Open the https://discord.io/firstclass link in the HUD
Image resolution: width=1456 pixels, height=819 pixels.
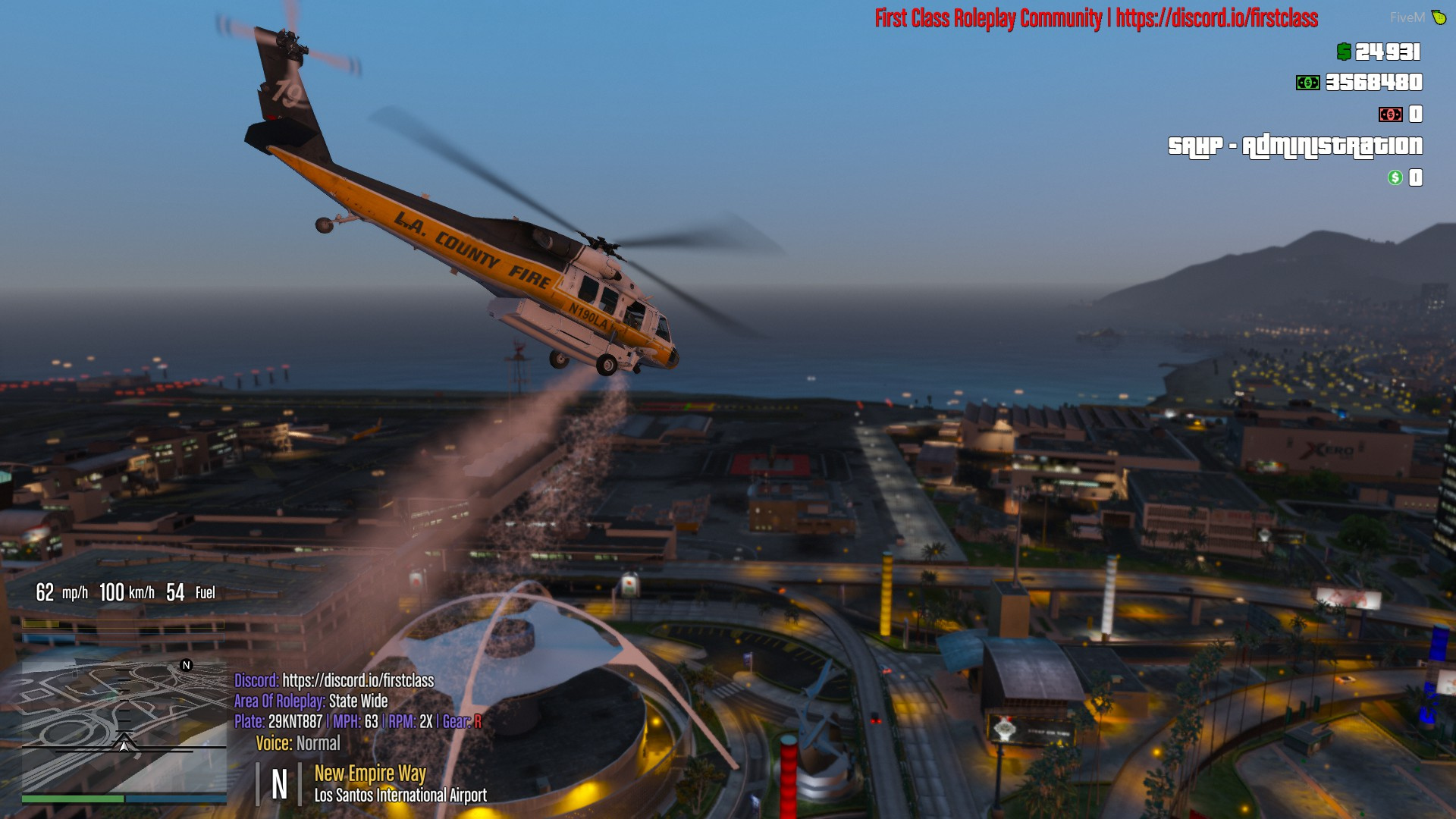tap(358, 681)
